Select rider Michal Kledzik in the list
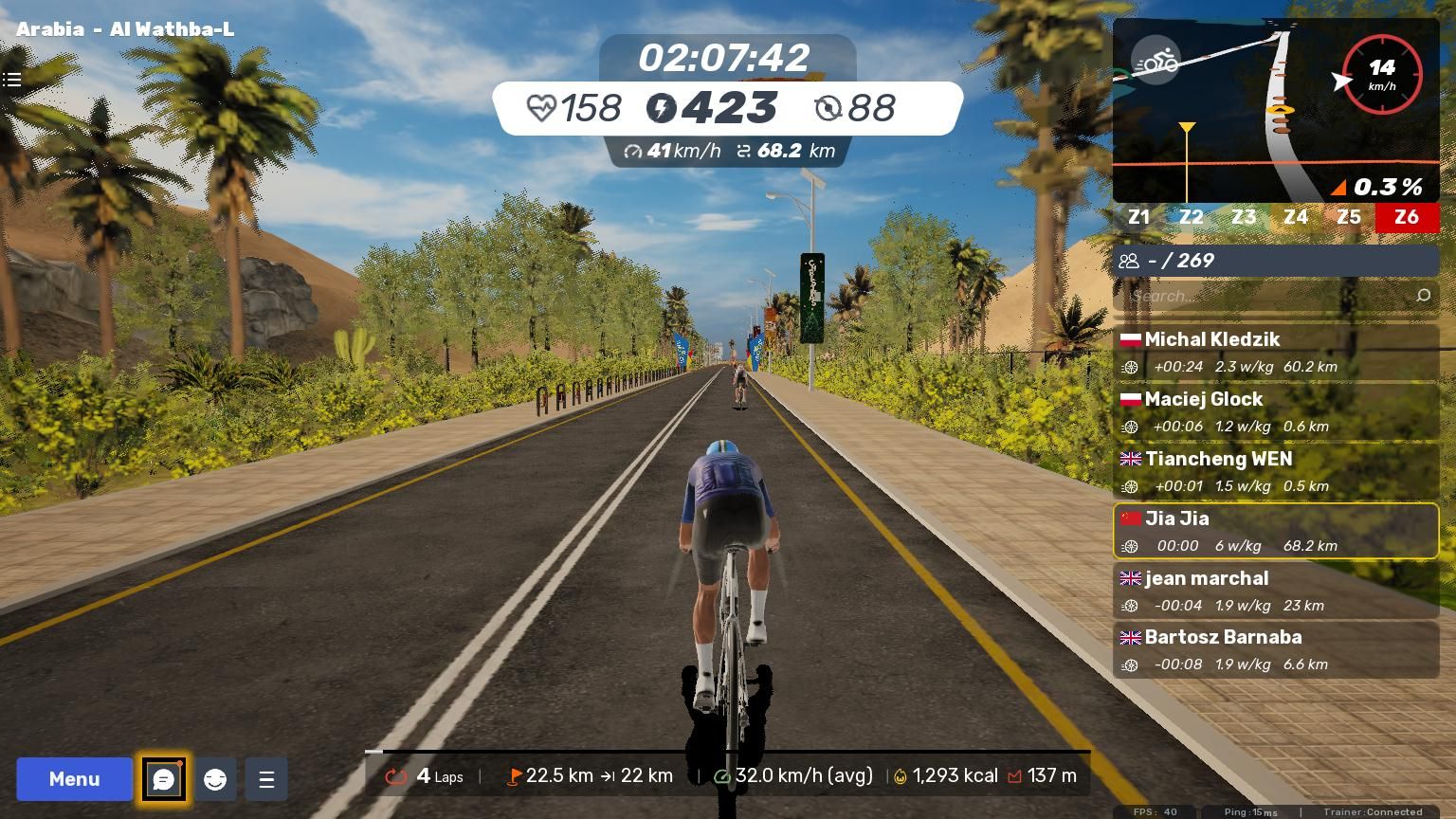 click(x=1275, y=353)
